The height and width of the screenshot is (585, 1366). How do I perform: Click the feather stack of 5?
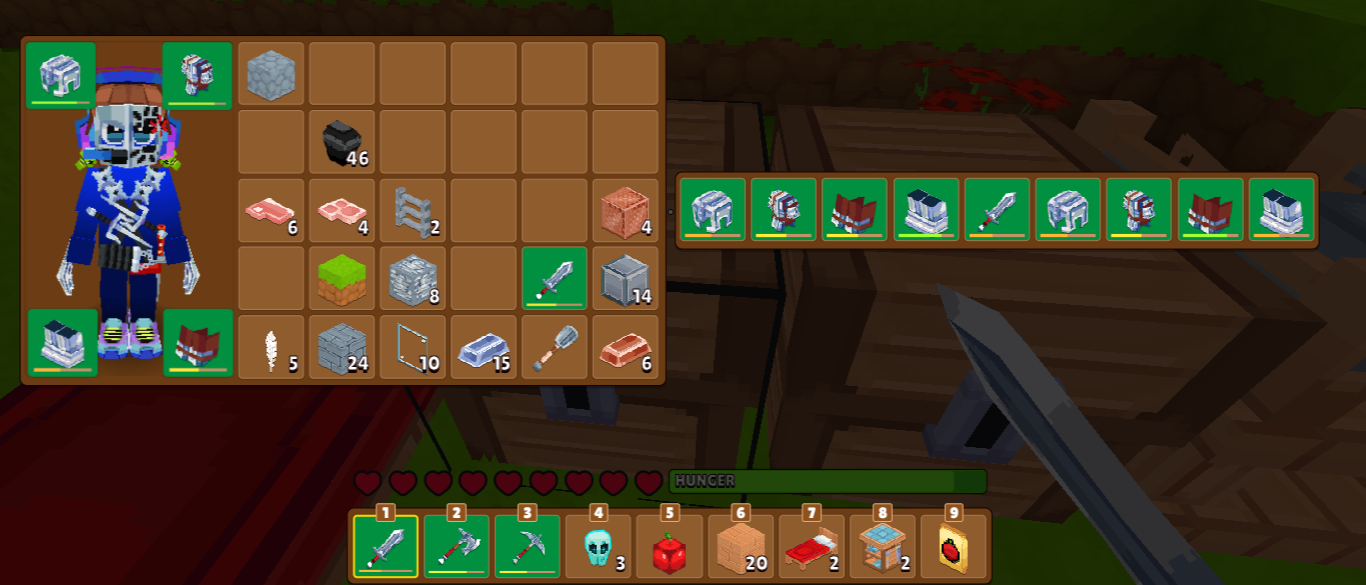[270, 347]
